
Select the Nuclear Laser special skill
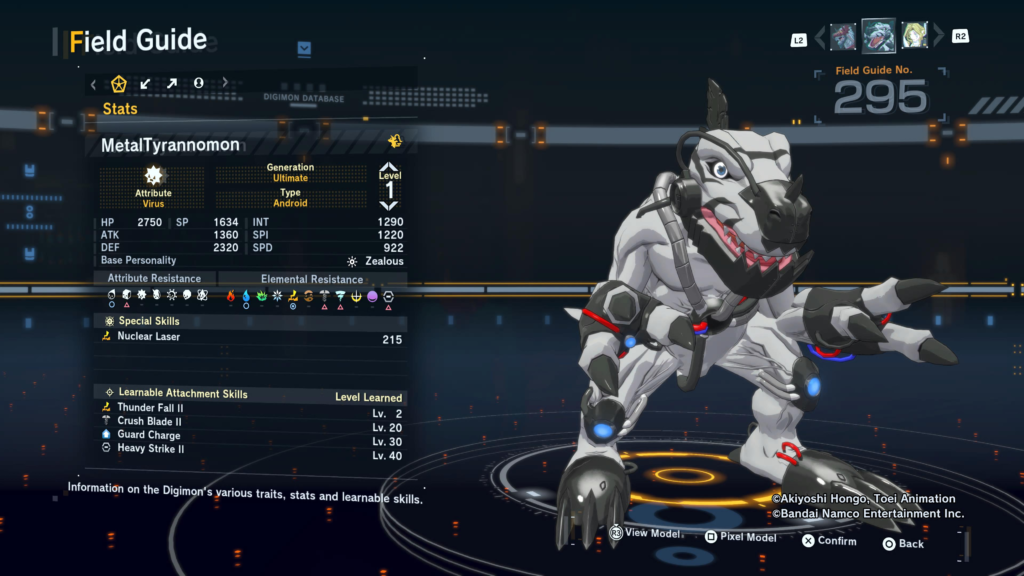click(x=149, y=337)
